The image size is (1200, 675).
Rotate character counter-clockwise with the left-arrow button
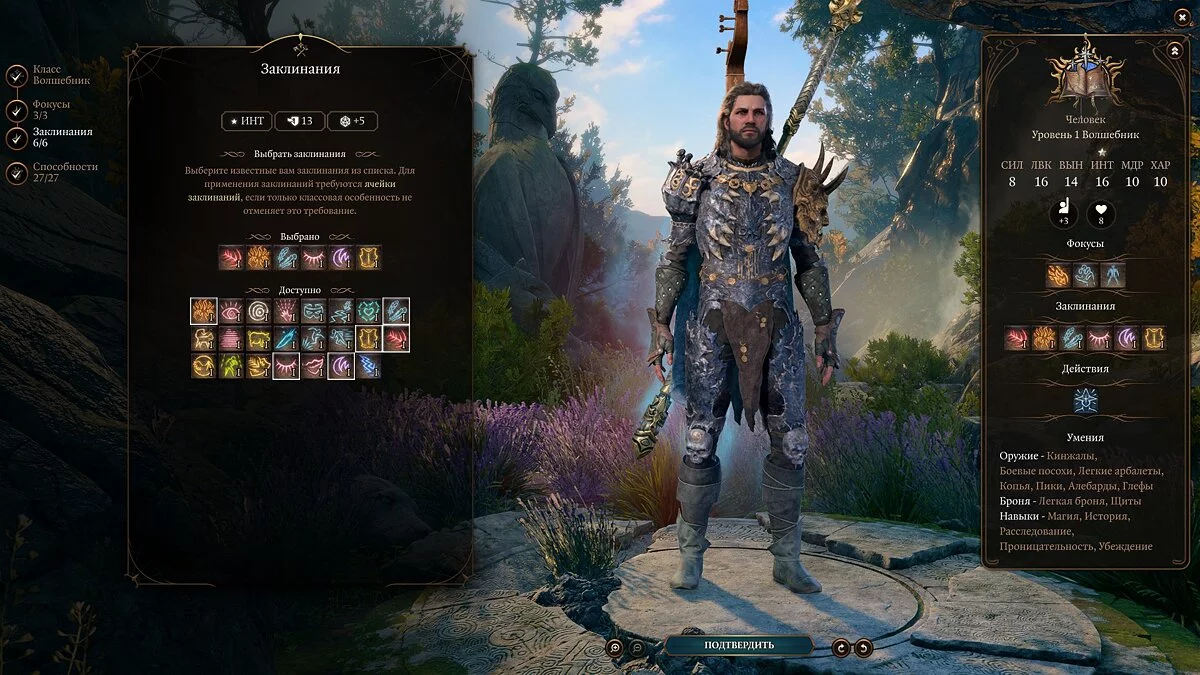841,648
